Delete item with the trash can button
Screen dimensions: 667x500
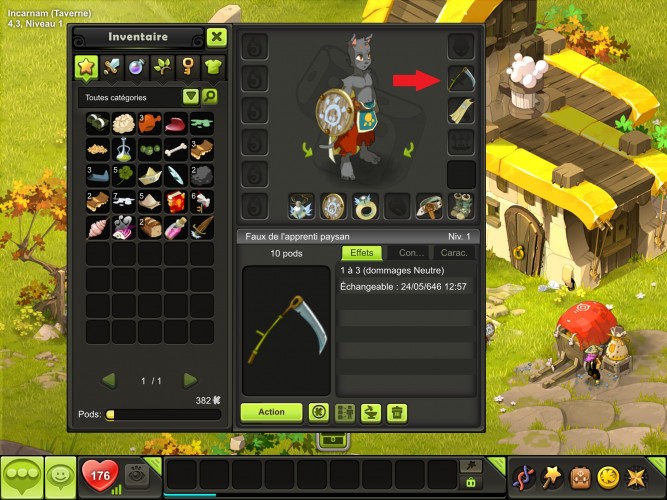(397, 412)
